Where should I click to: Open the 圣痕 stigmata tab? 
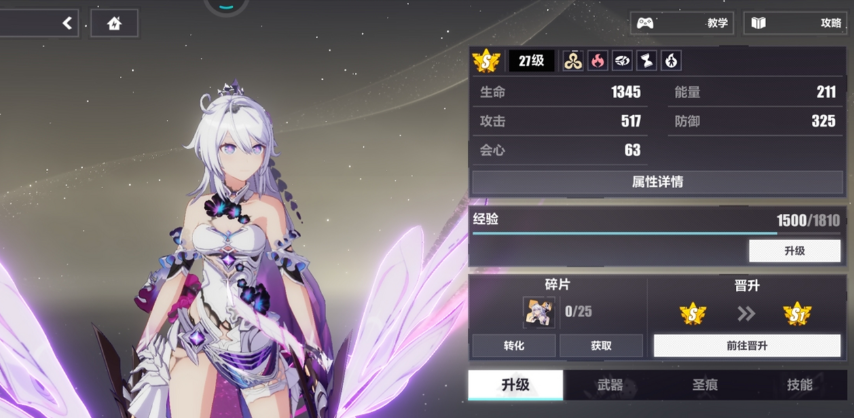tap(705, 385)
